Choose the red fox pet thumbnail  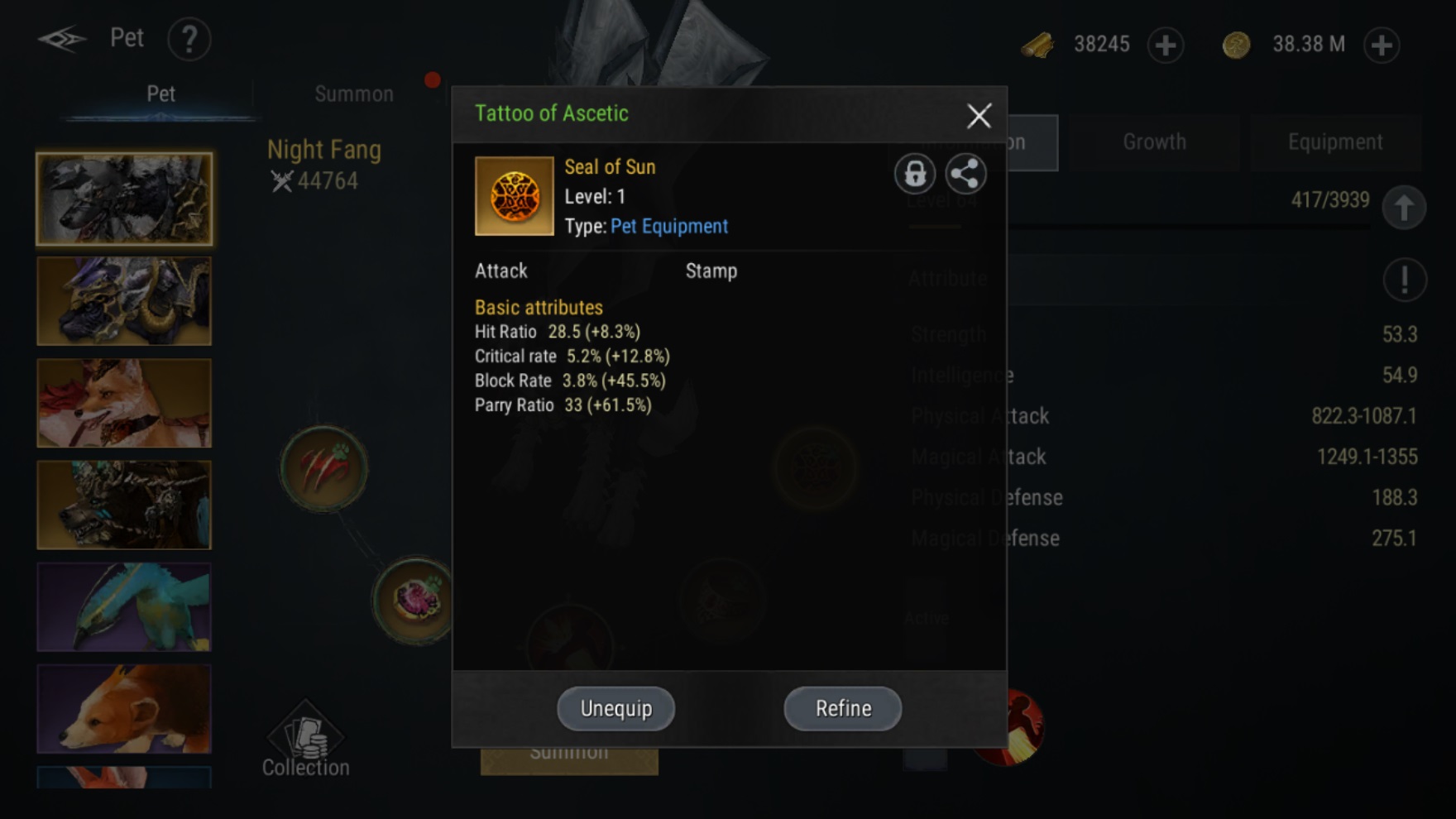click(x=124, y=403)
